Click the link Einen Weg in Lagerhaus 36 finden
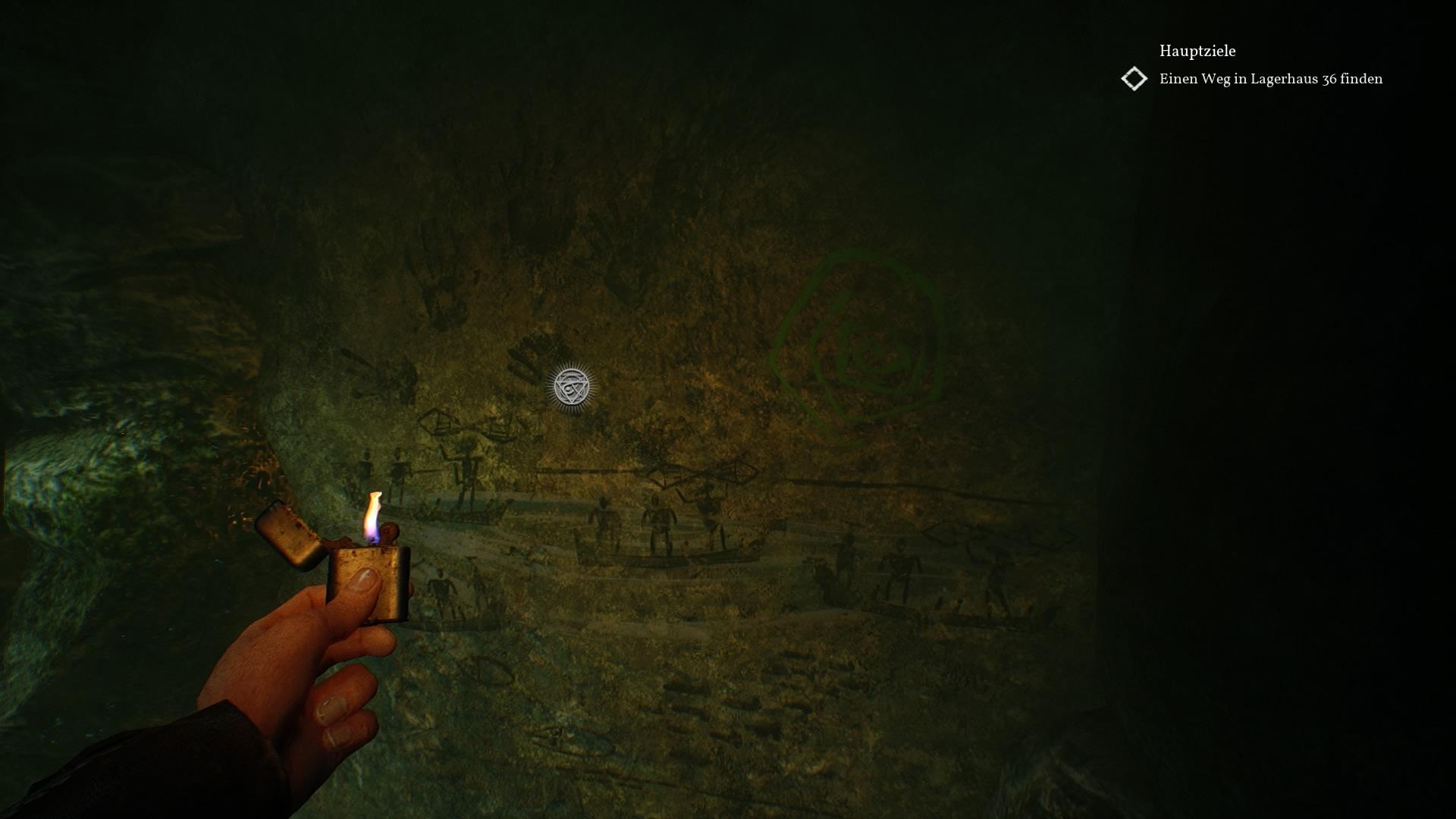1456x819 pixels. [x=1271, y=78]
